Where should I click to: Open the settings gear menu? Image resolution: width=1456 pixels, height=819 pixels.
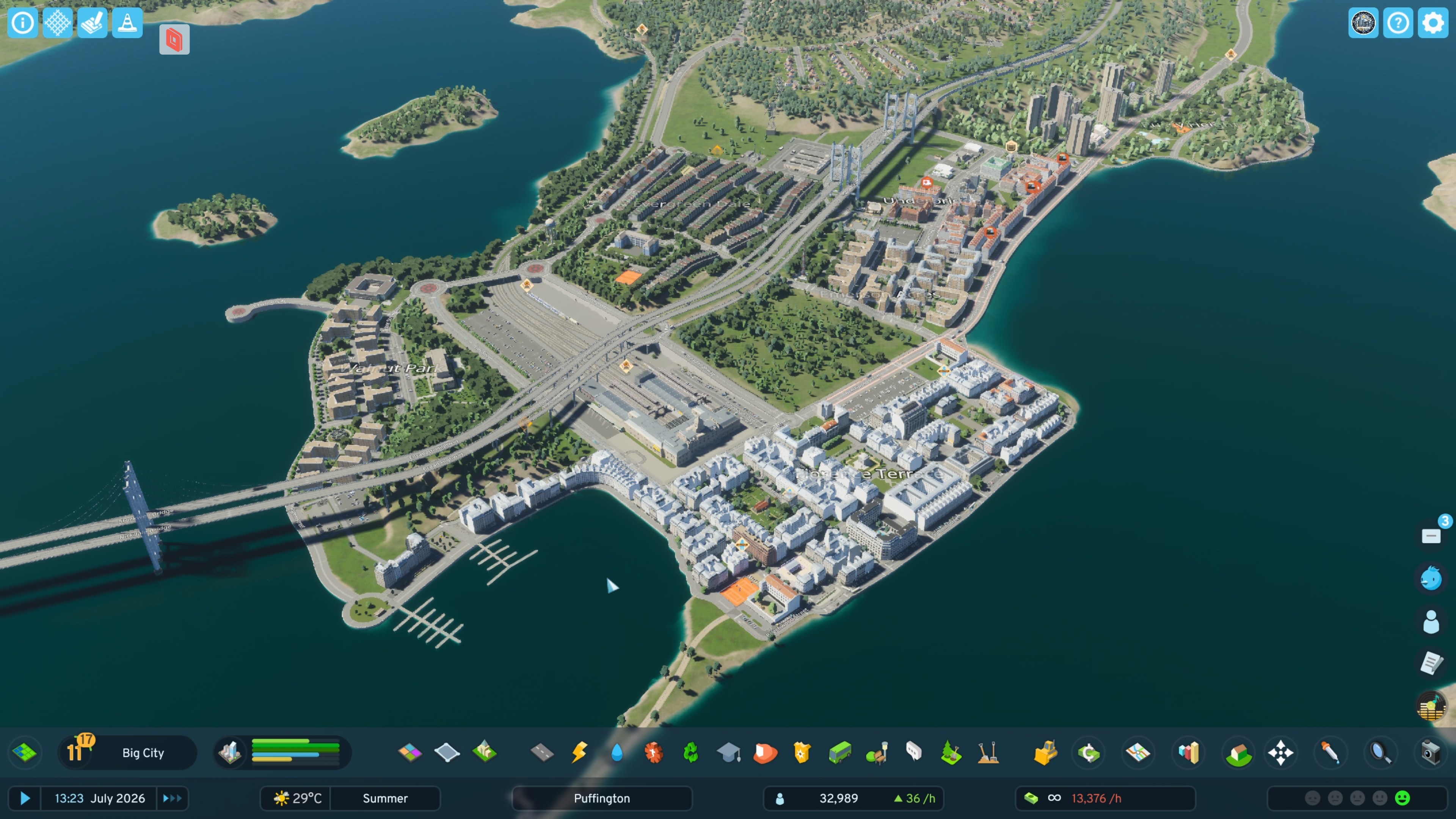[x=1433, y=23]
